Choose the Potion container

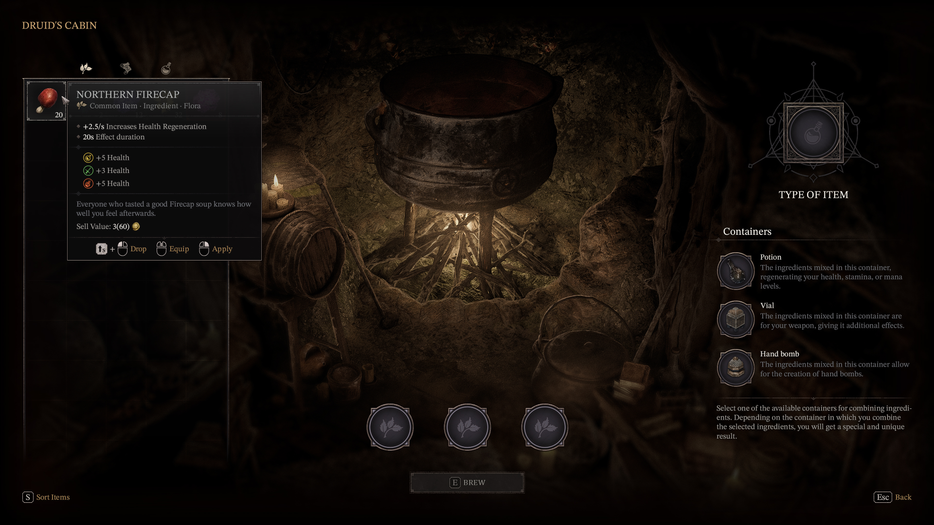[x=736, y=271]
